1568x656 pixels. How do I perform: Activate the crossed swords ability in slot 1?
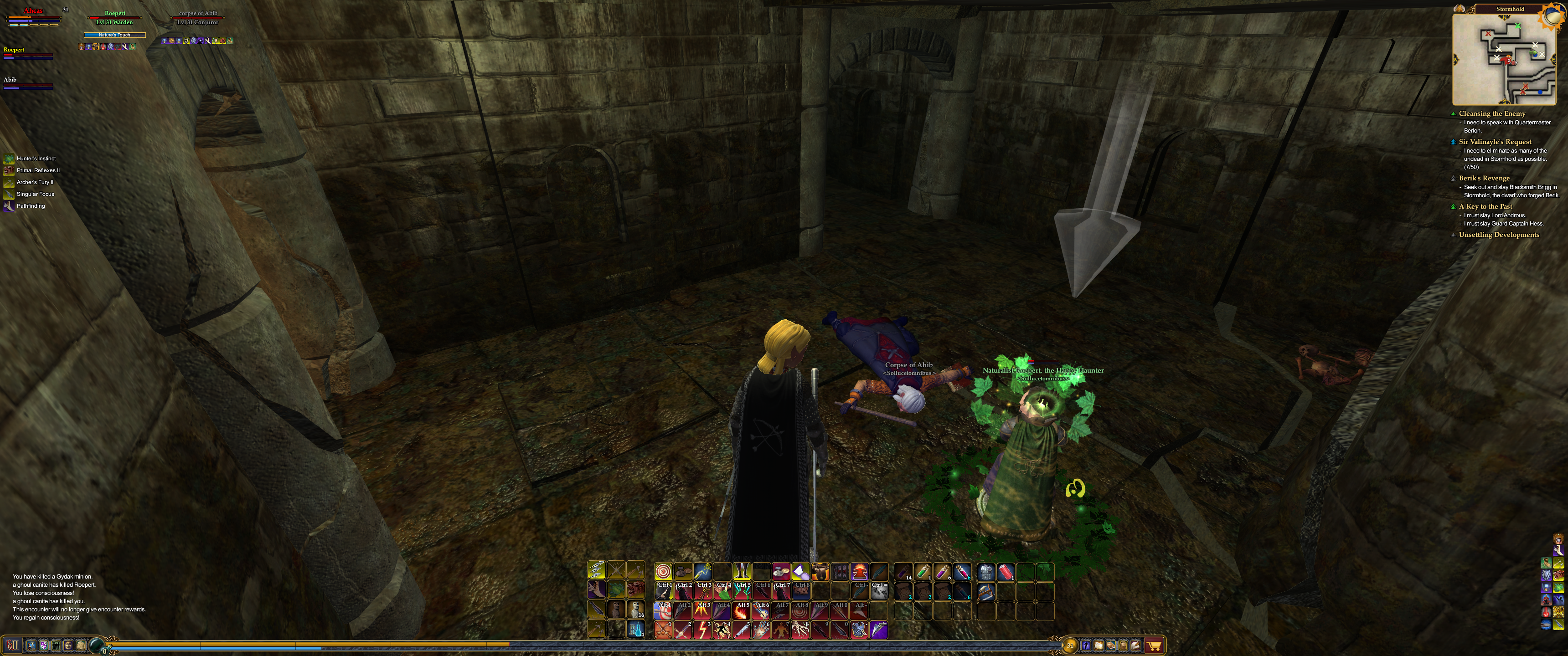click(663, 630)
